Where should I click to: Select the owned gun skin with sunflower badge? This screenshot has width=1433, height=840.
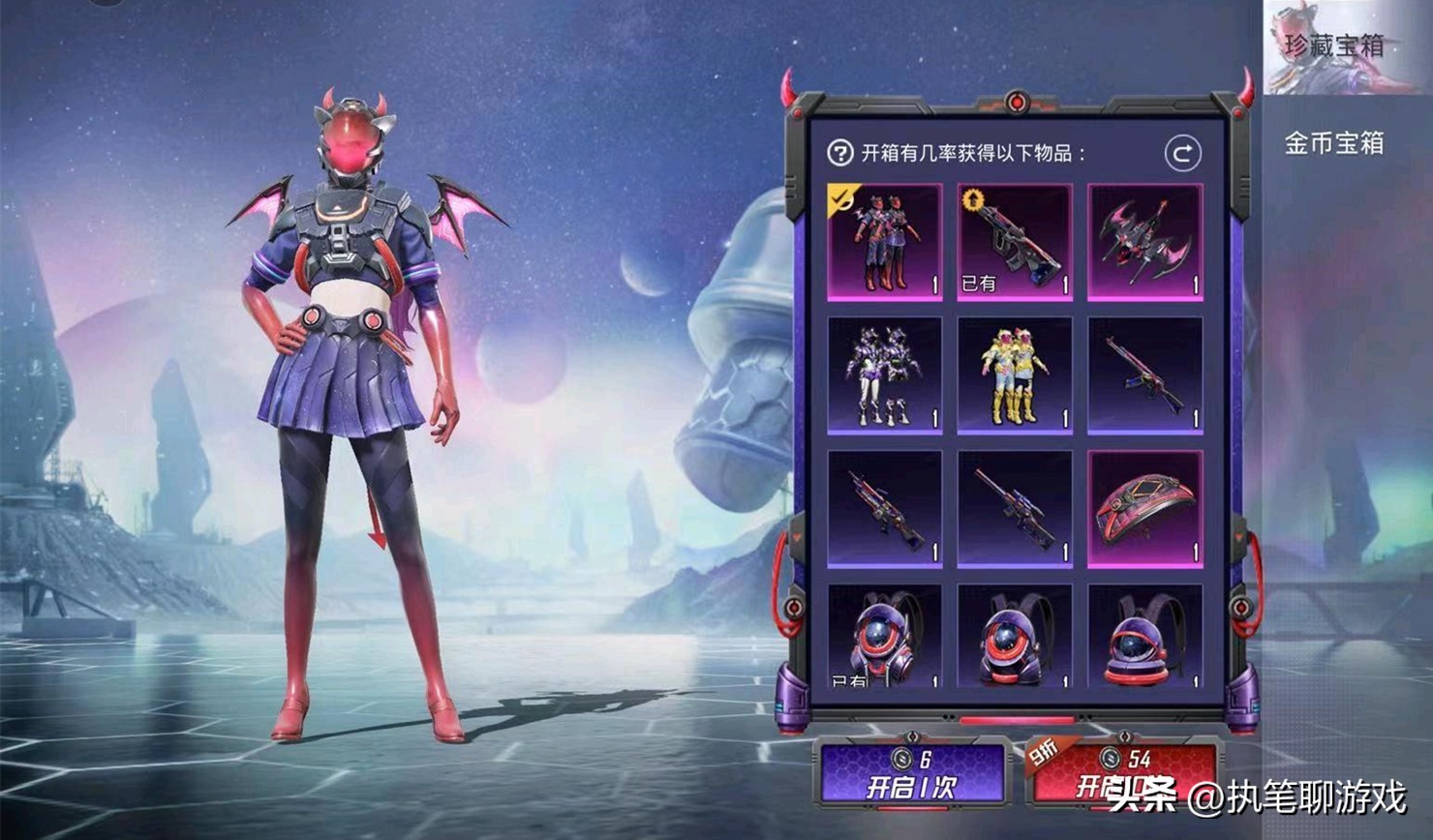tap(1014, 242)
